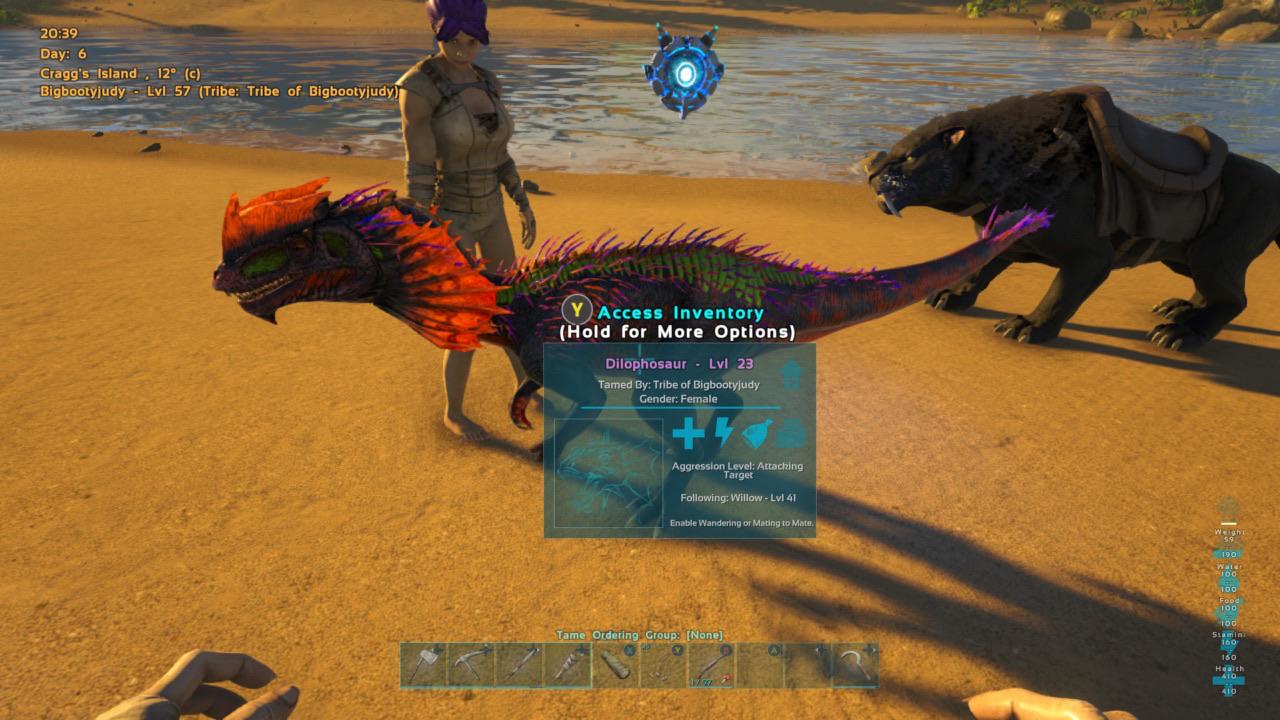Select the stone pick in the hotbar

[x=469, y=670]
